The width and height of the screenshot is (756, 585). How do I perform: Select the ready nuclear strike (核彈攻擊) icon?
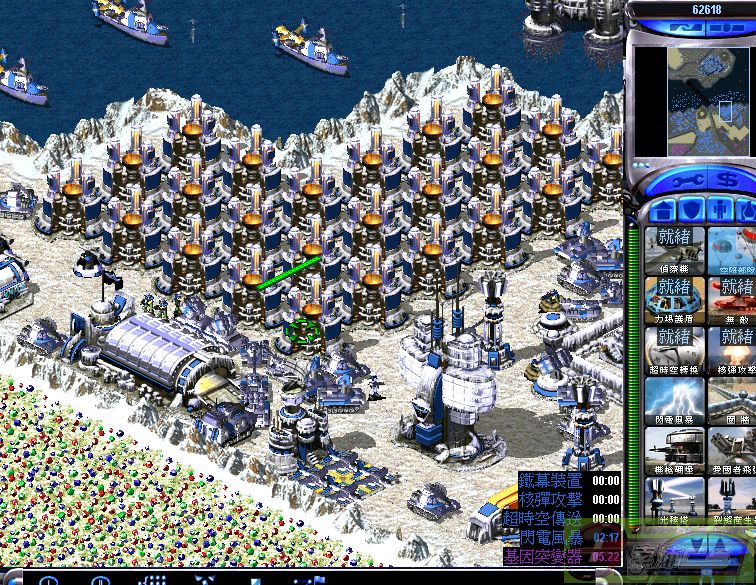(733, 351)
